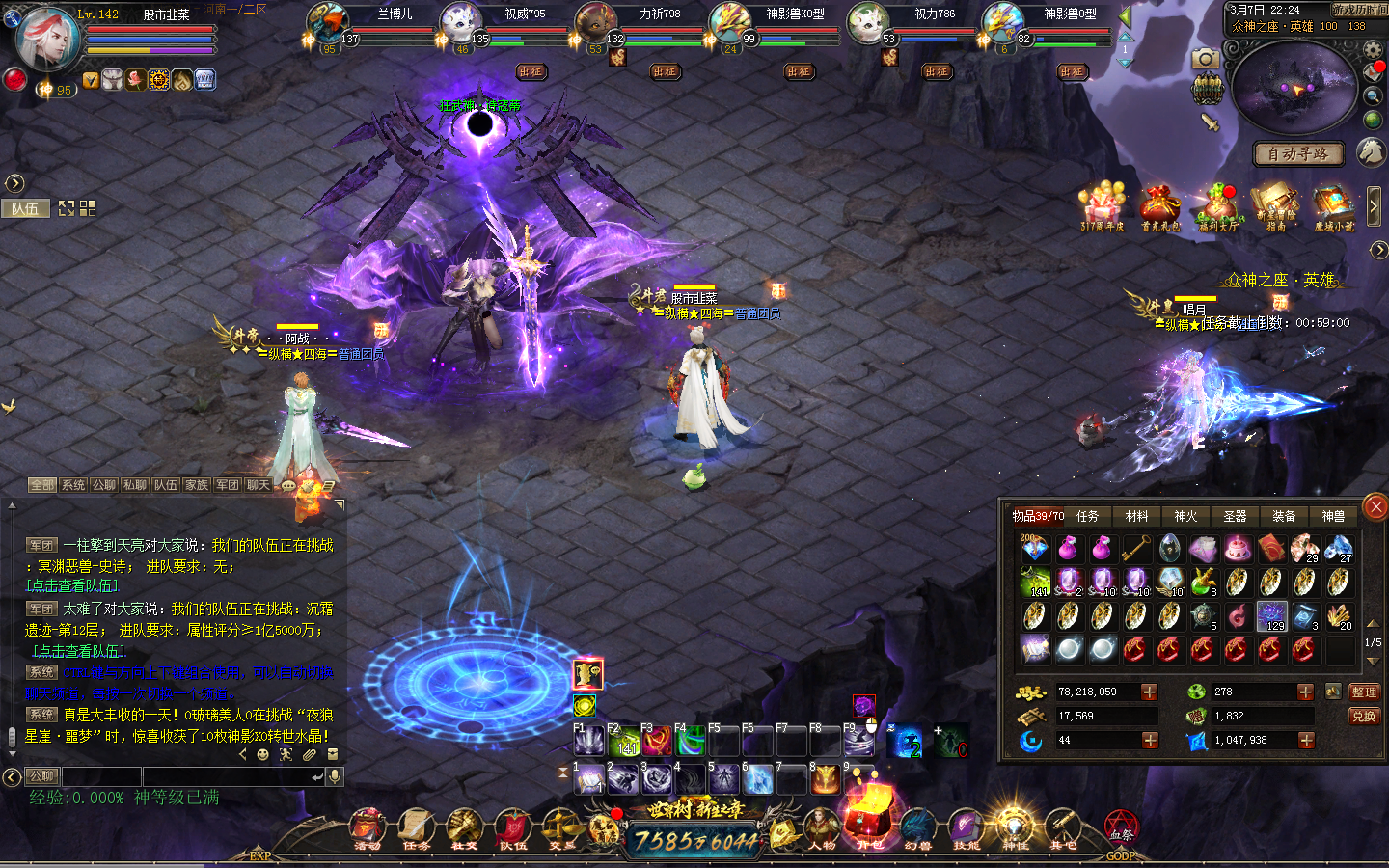Open the 技能 skills menu
Screen dimensions: 1389x868
[x=966, y=829]
